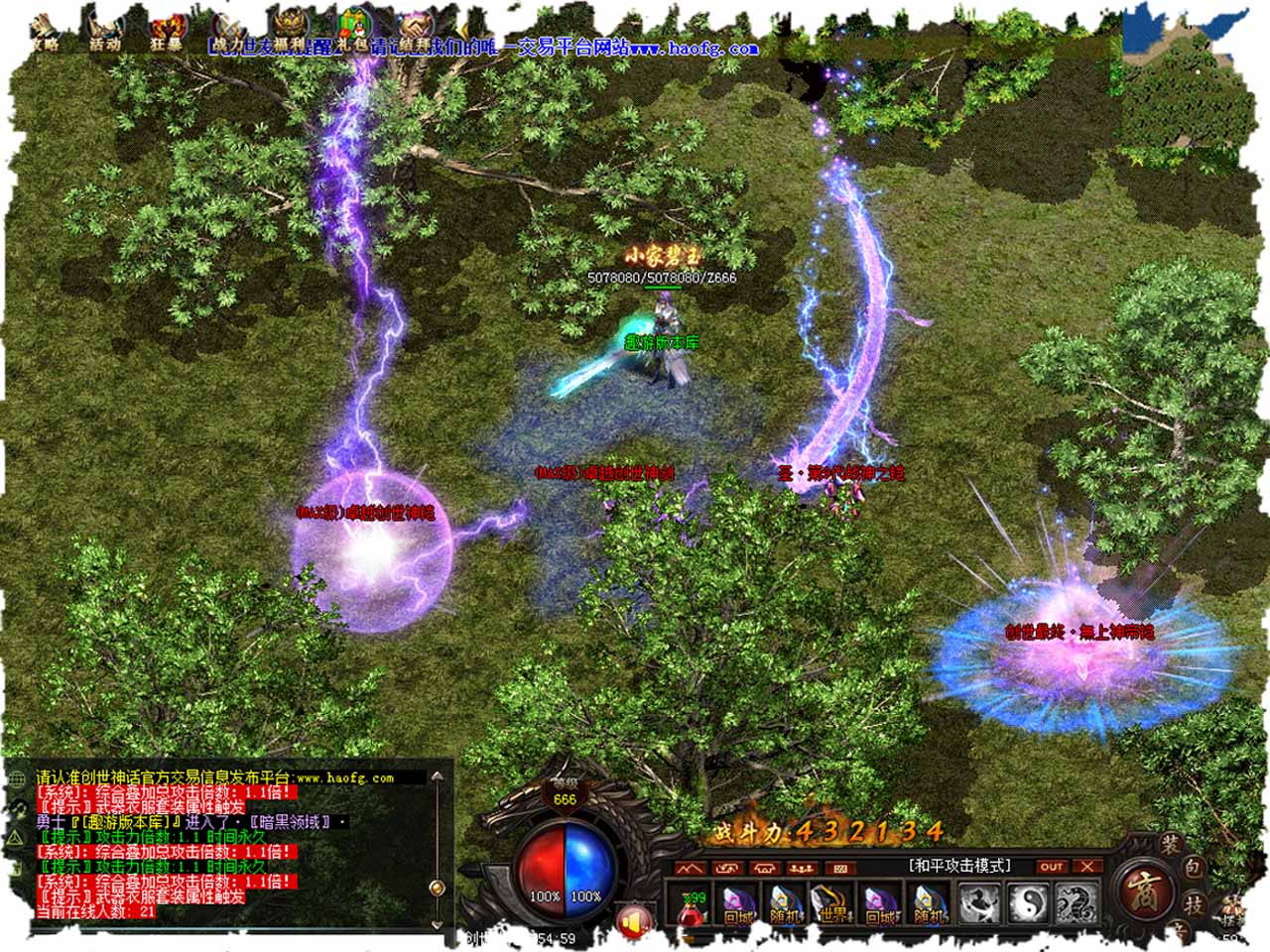Click the chat log scrollbar handle
1270x952 pixels.
coord(437,887)
